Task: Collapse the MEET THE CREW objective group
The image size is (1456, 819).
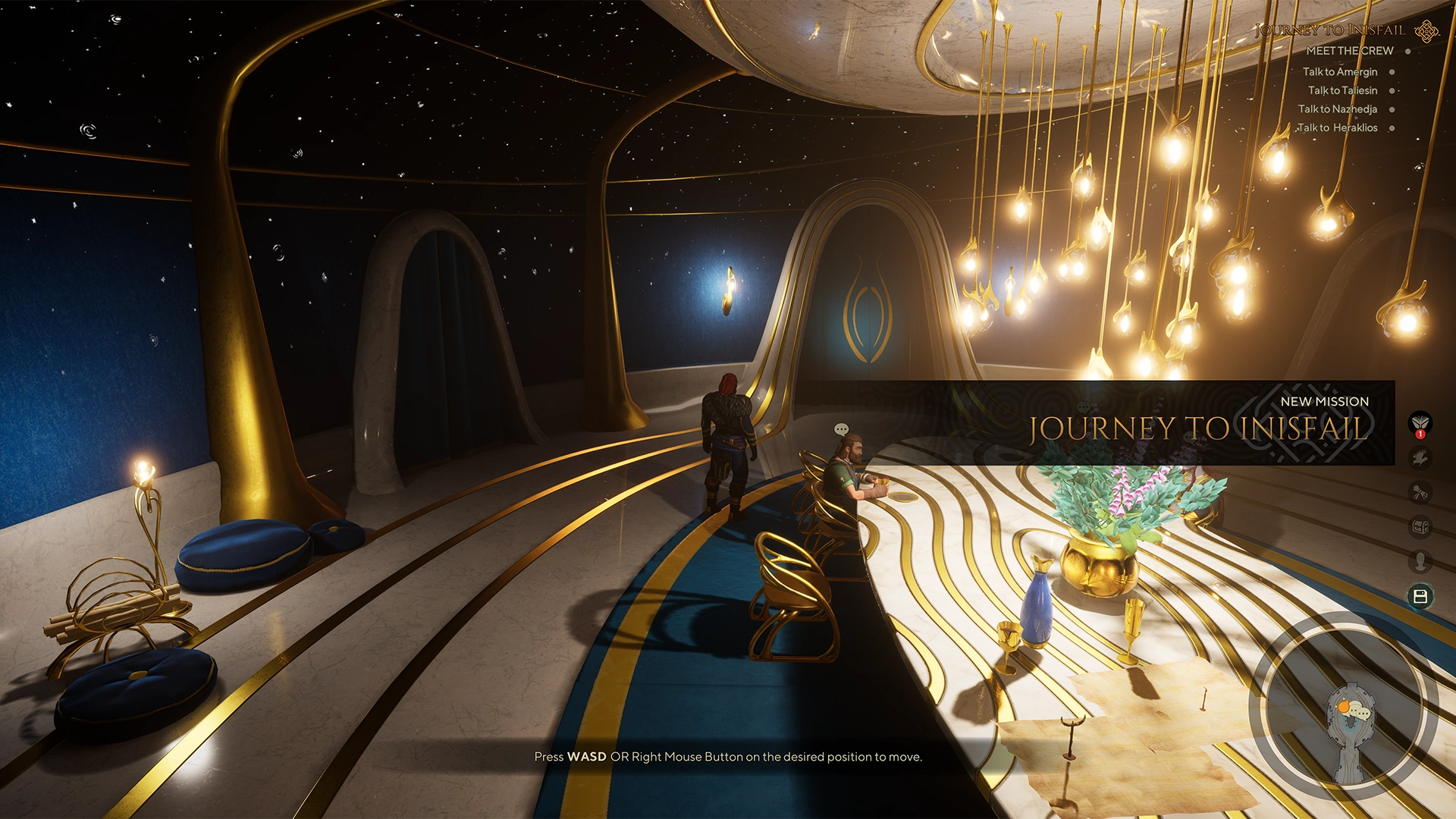Action: (x=1407, y=50)
